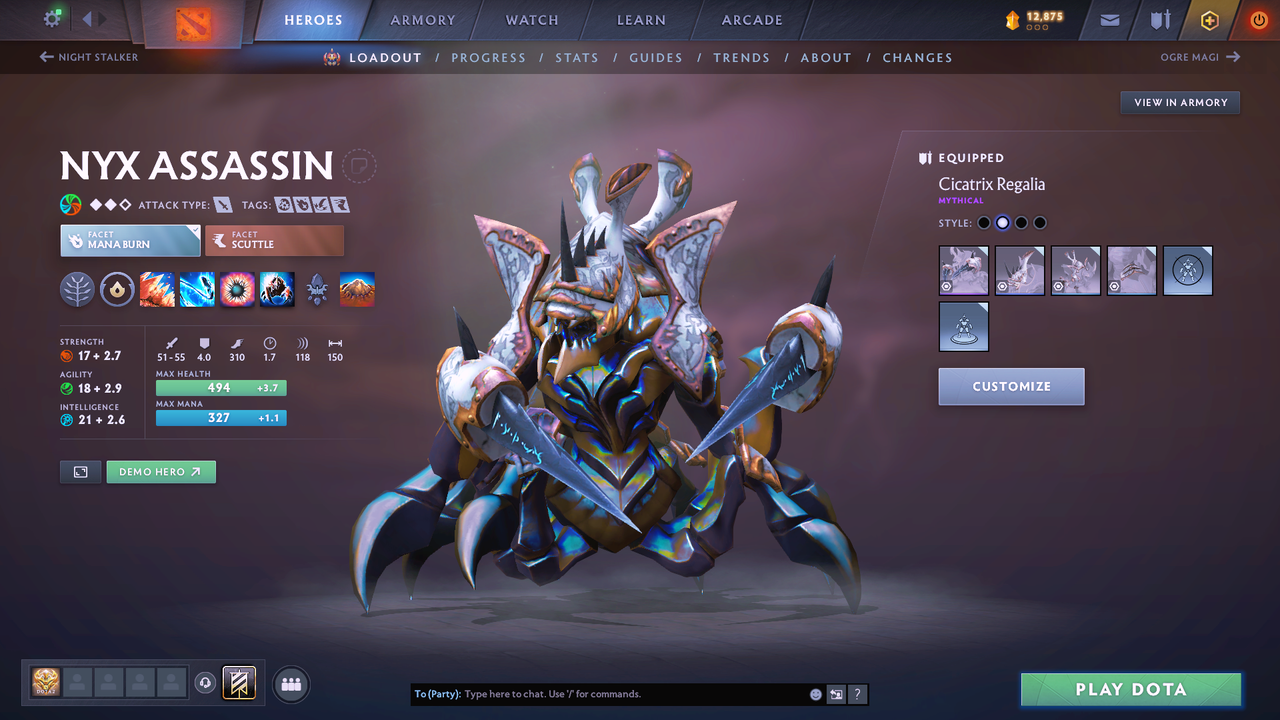Click the power button icon
The image size is (1280, 720).
point(1259,19)
